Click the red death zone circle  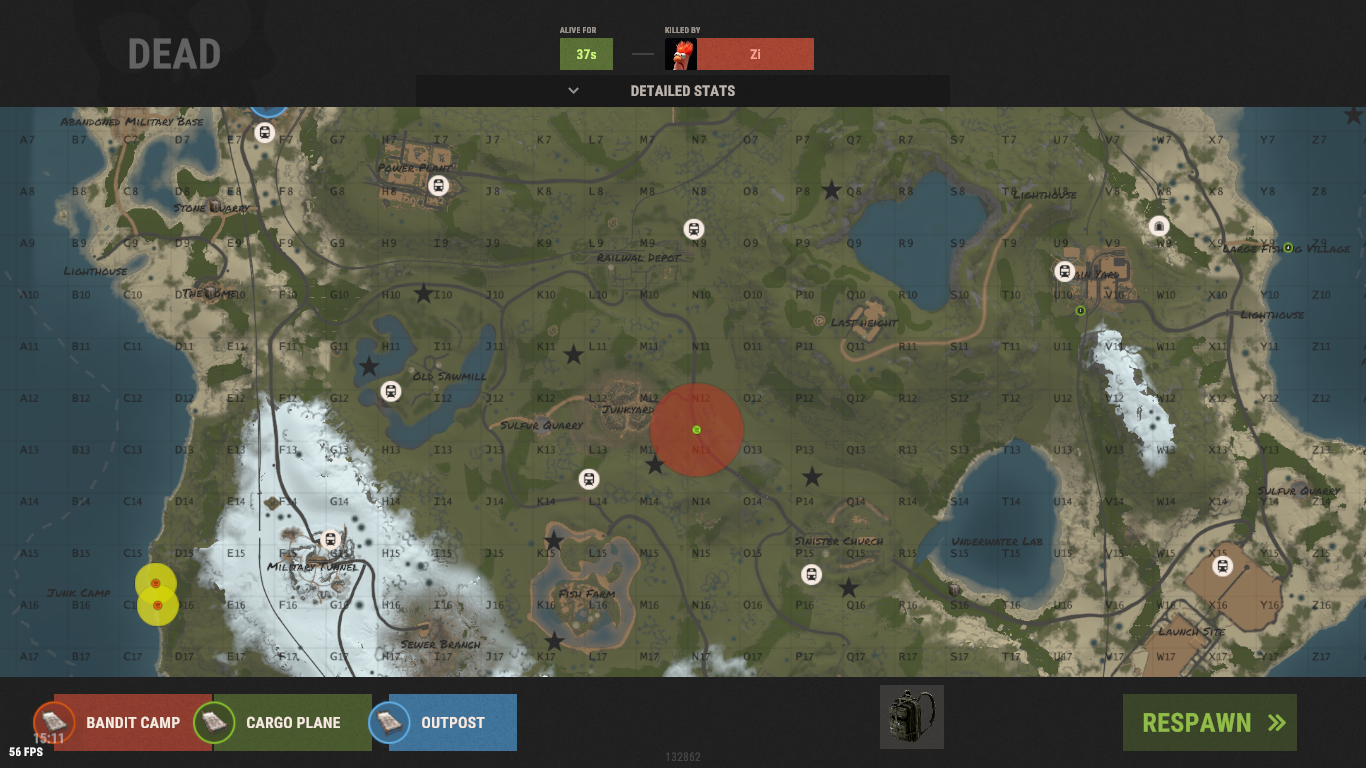point(697,430)
